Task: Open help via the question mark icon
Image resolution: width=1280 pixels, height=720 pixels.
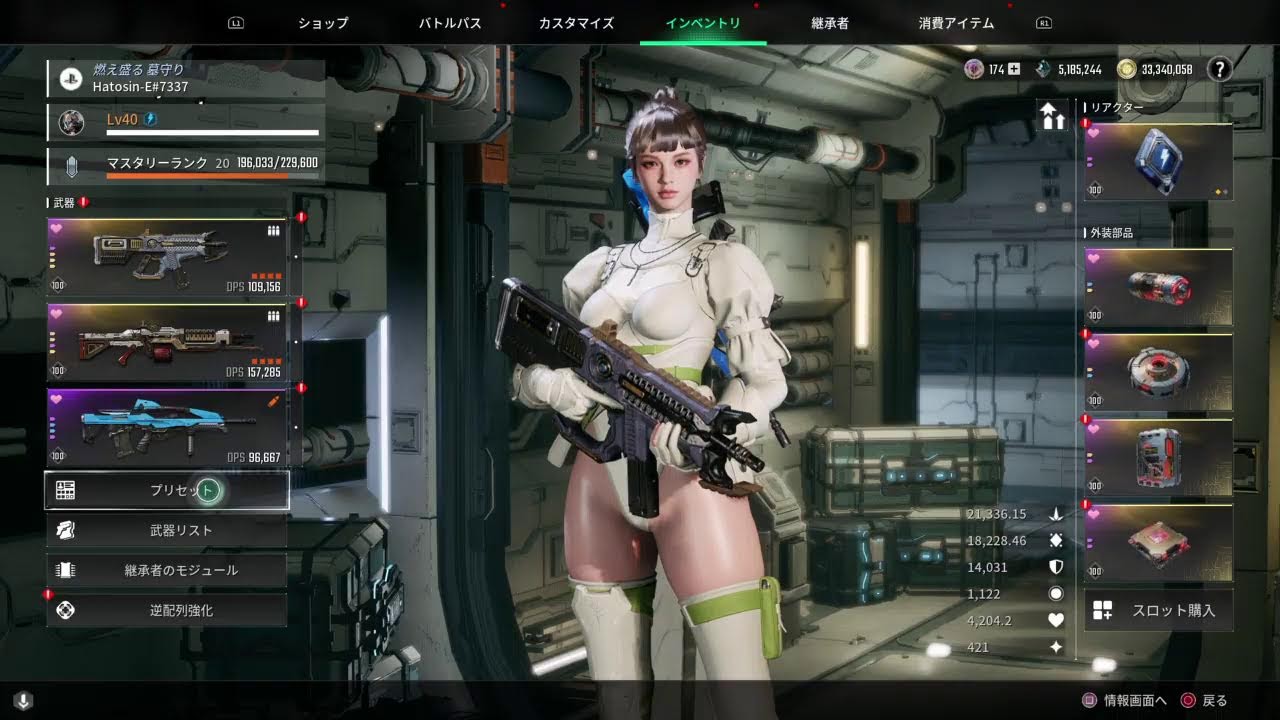Action: coord(1218,69)
